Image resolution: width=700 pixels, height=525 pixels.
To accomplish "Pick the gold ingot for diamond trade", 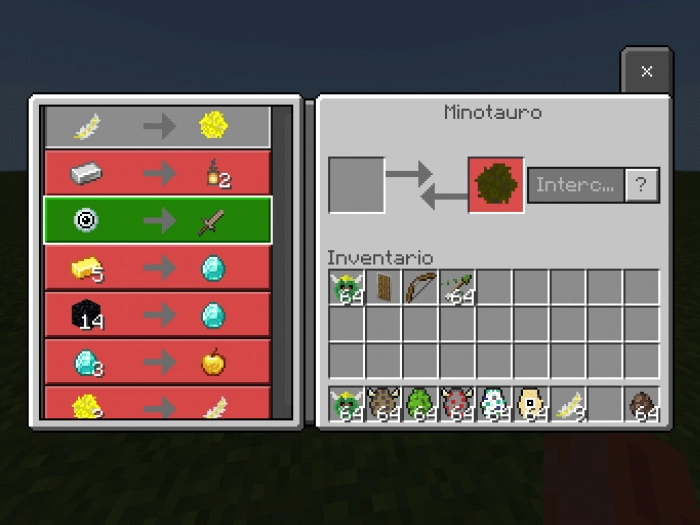I will (157, 268).
